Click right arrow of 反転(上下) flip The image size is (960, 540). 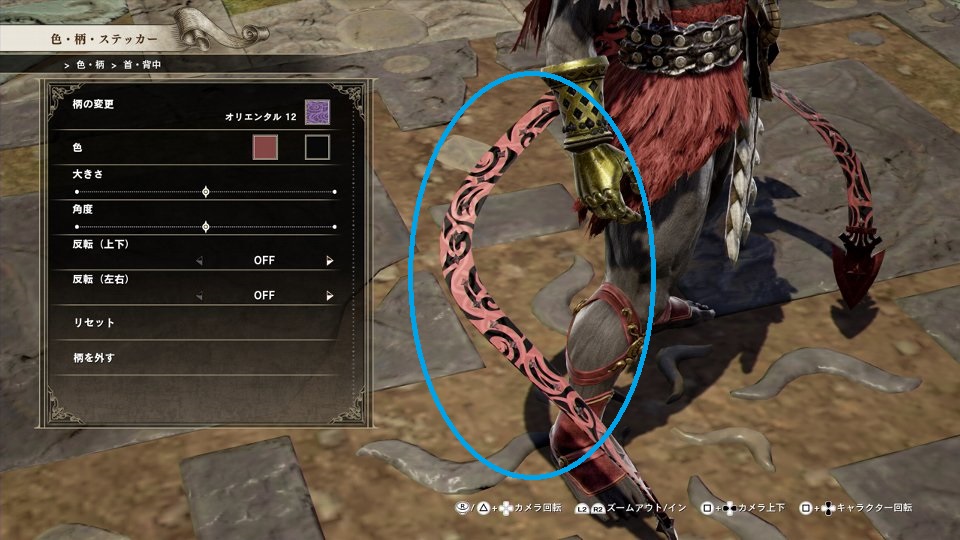tap(329, 261)
